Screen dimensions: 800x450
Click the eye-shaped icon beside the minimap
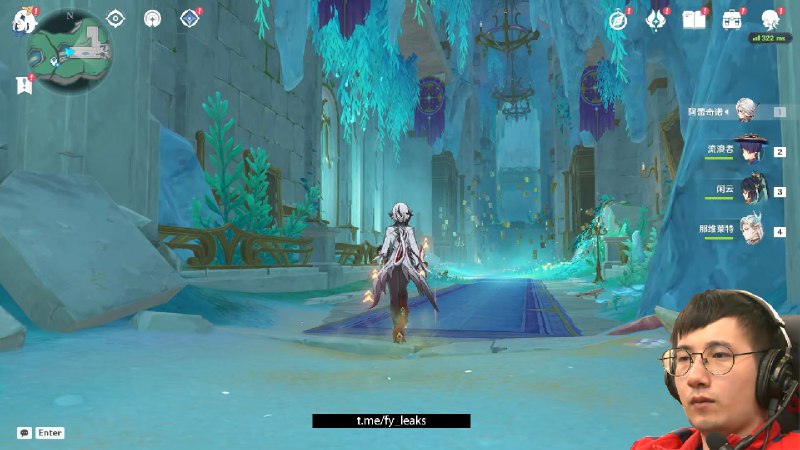[x=116, y=18]
